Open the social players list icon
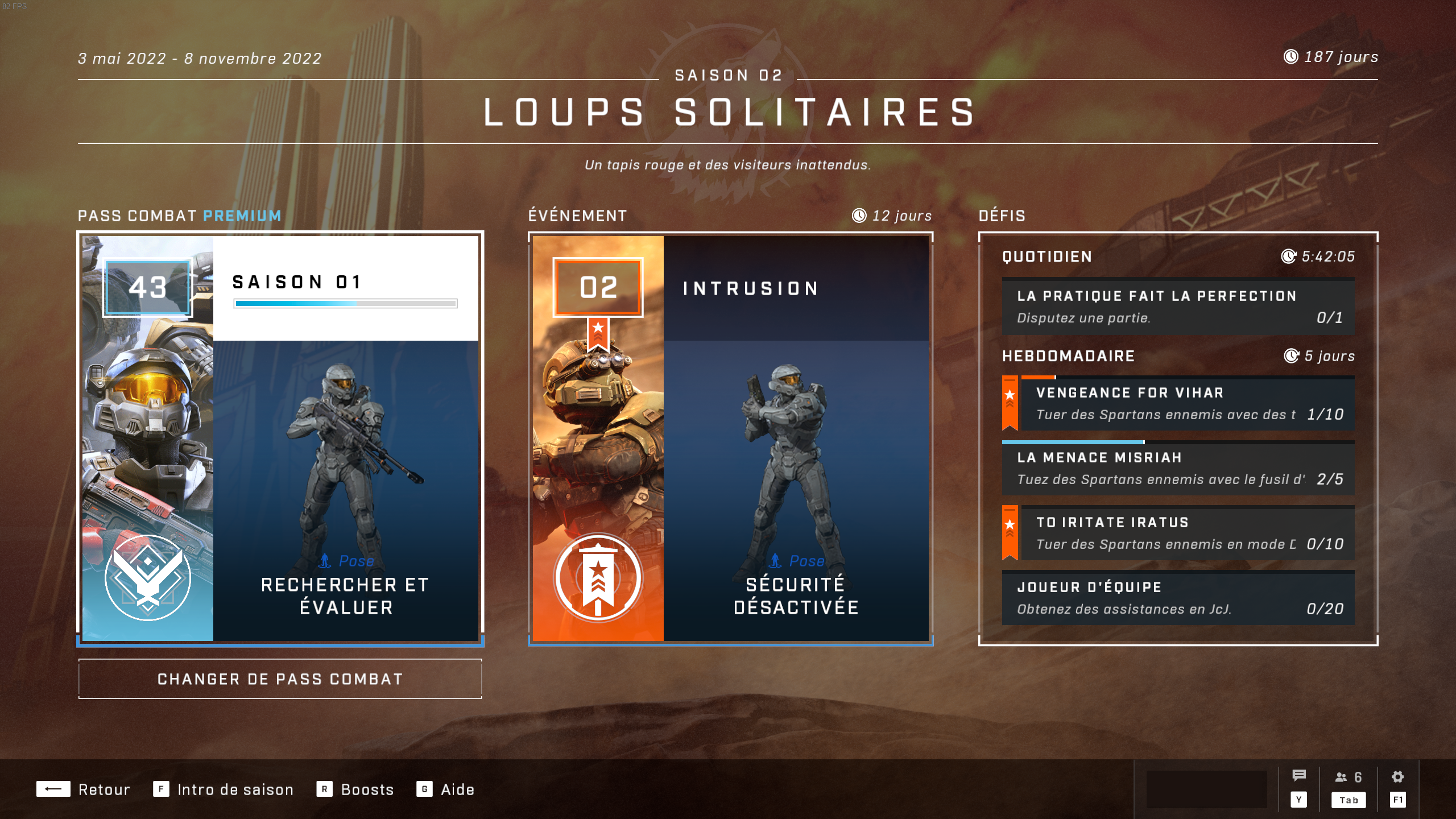 point(1348,777)
